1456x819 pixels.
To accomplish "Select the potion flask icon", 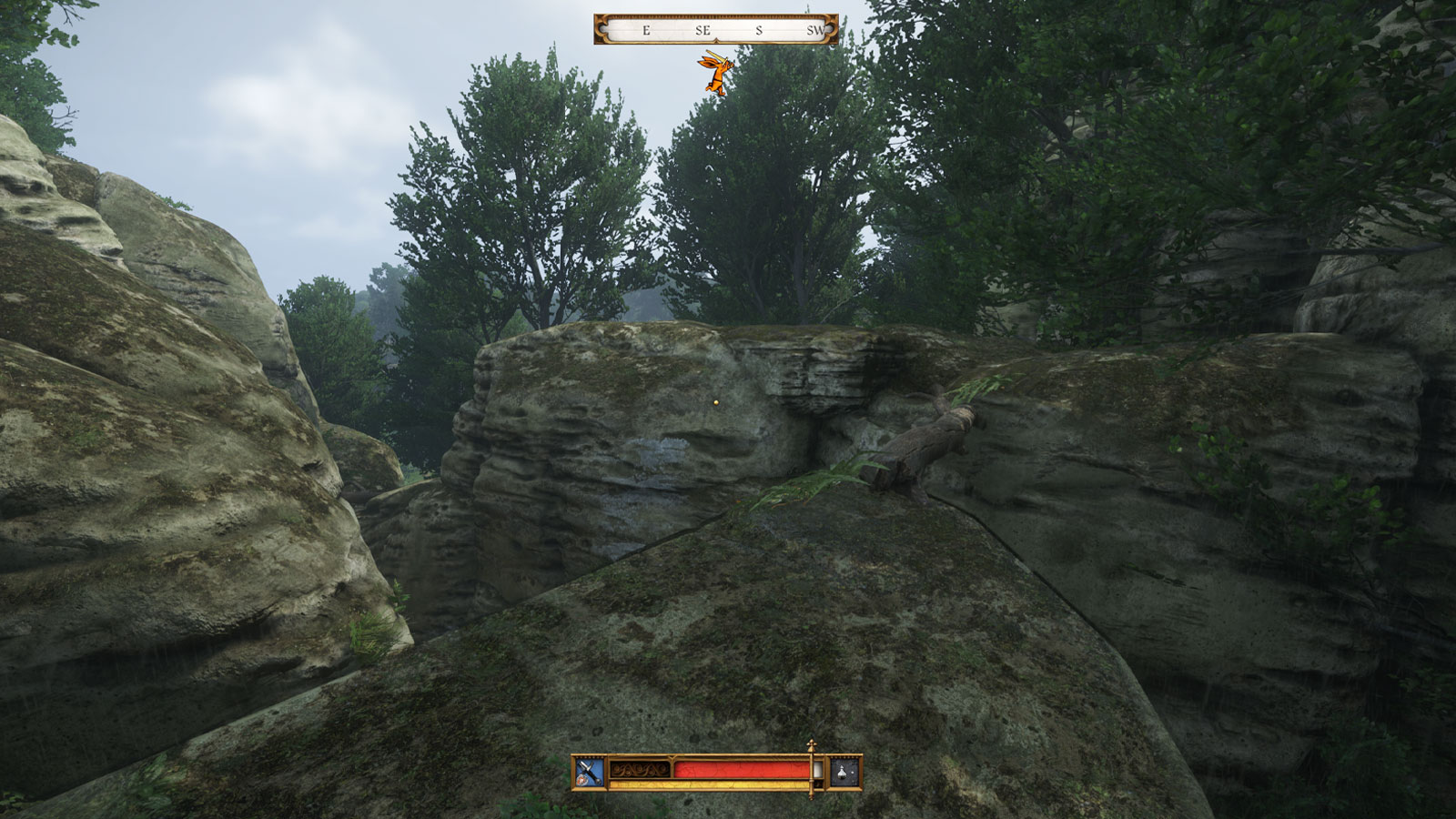I will [x=844, y=773].
